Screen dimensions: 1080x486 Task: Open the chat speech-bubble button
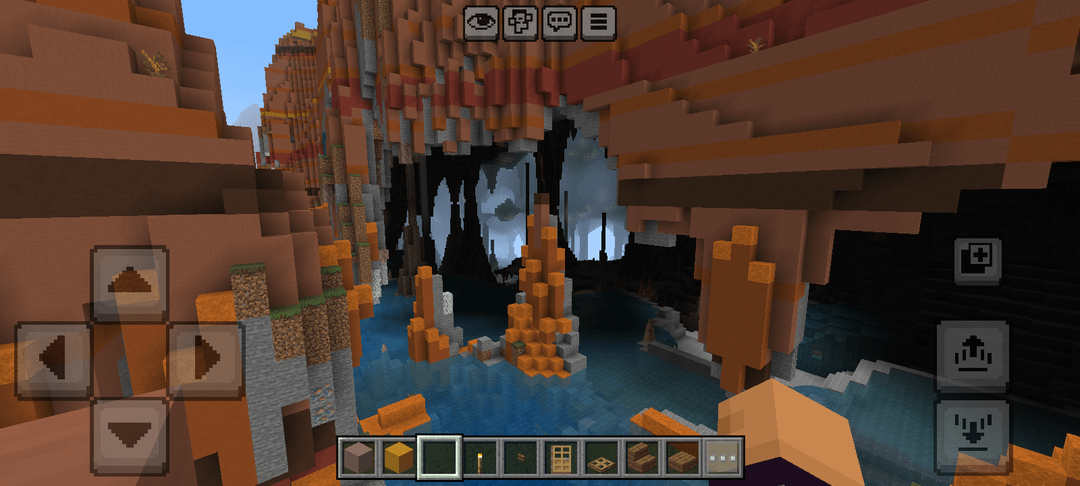click(559, 22)
